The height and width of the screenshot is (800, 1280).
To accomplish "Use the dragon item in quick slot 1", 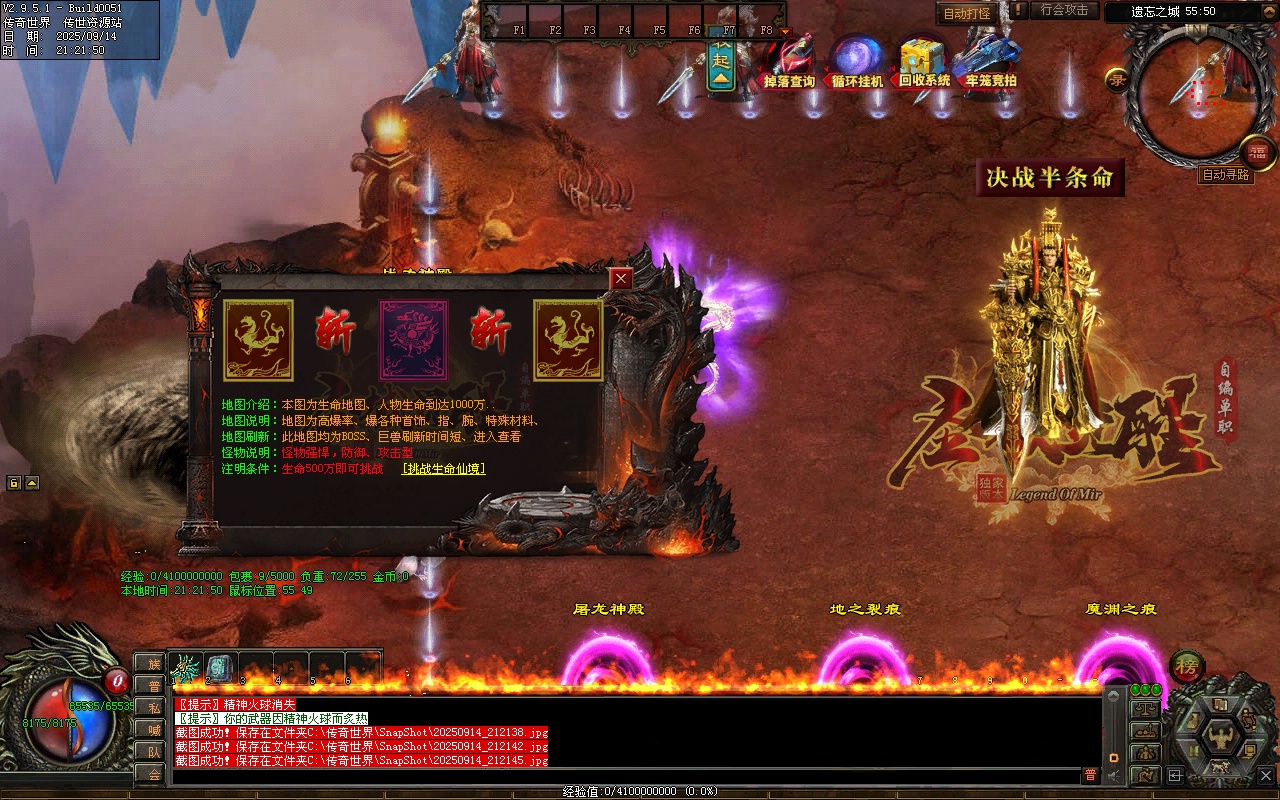I will 186,668.
